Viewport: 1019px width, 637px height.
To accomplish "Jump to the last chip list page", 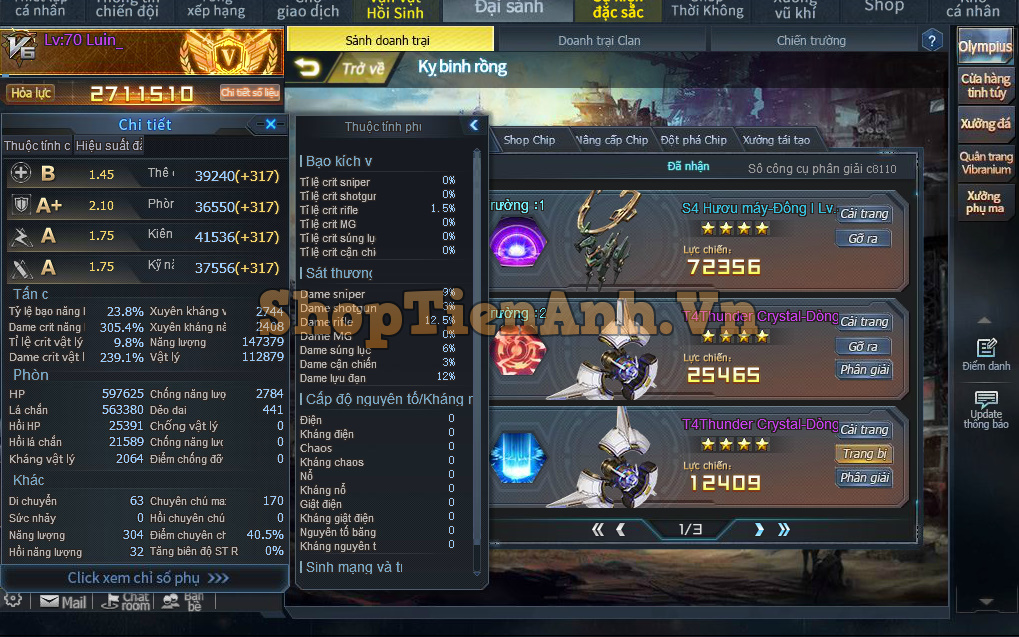I will pyautogui.click(x=784, y=529).
